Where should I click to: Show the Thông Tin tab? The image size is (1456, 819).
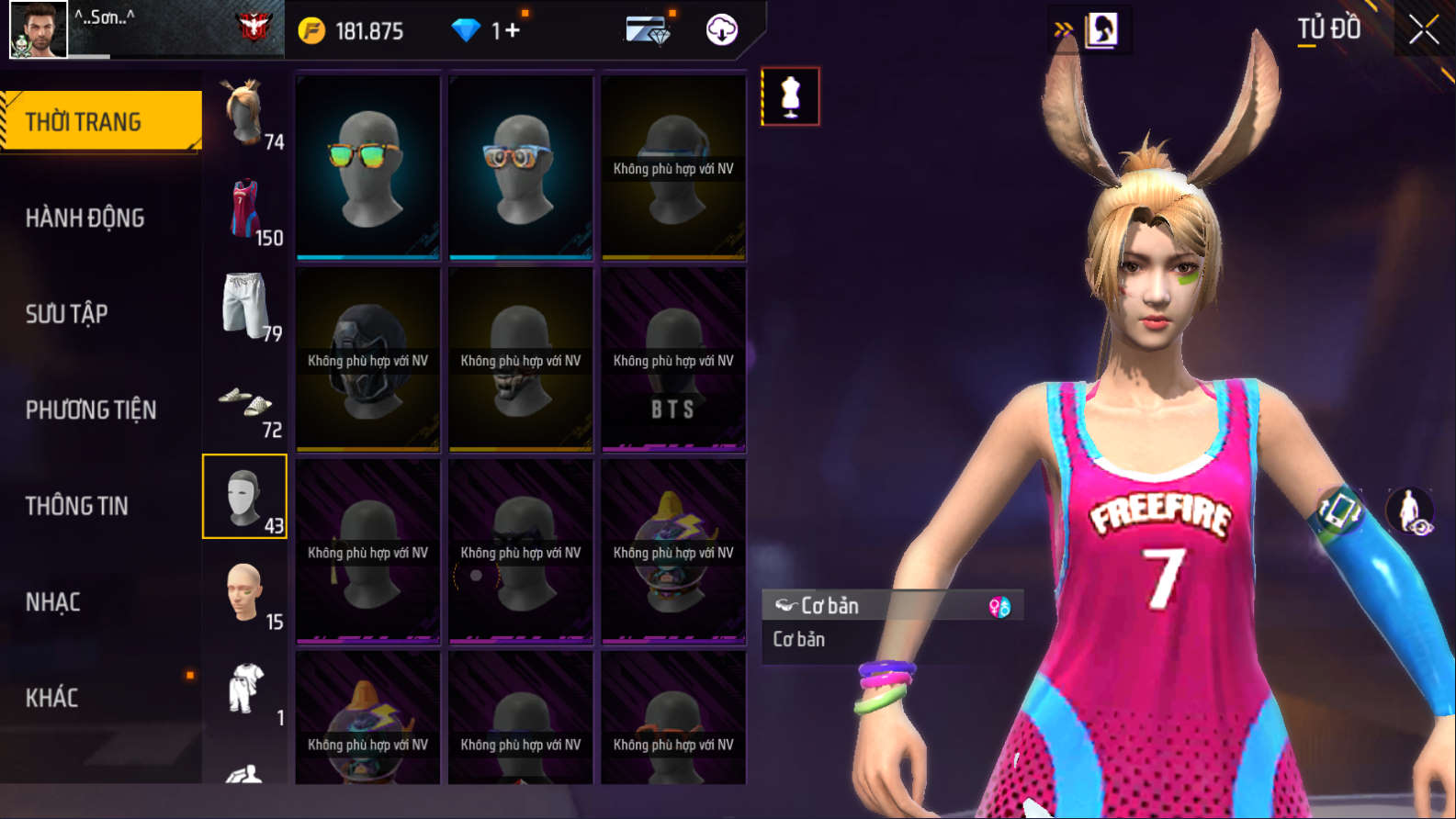tap(76, 506)
